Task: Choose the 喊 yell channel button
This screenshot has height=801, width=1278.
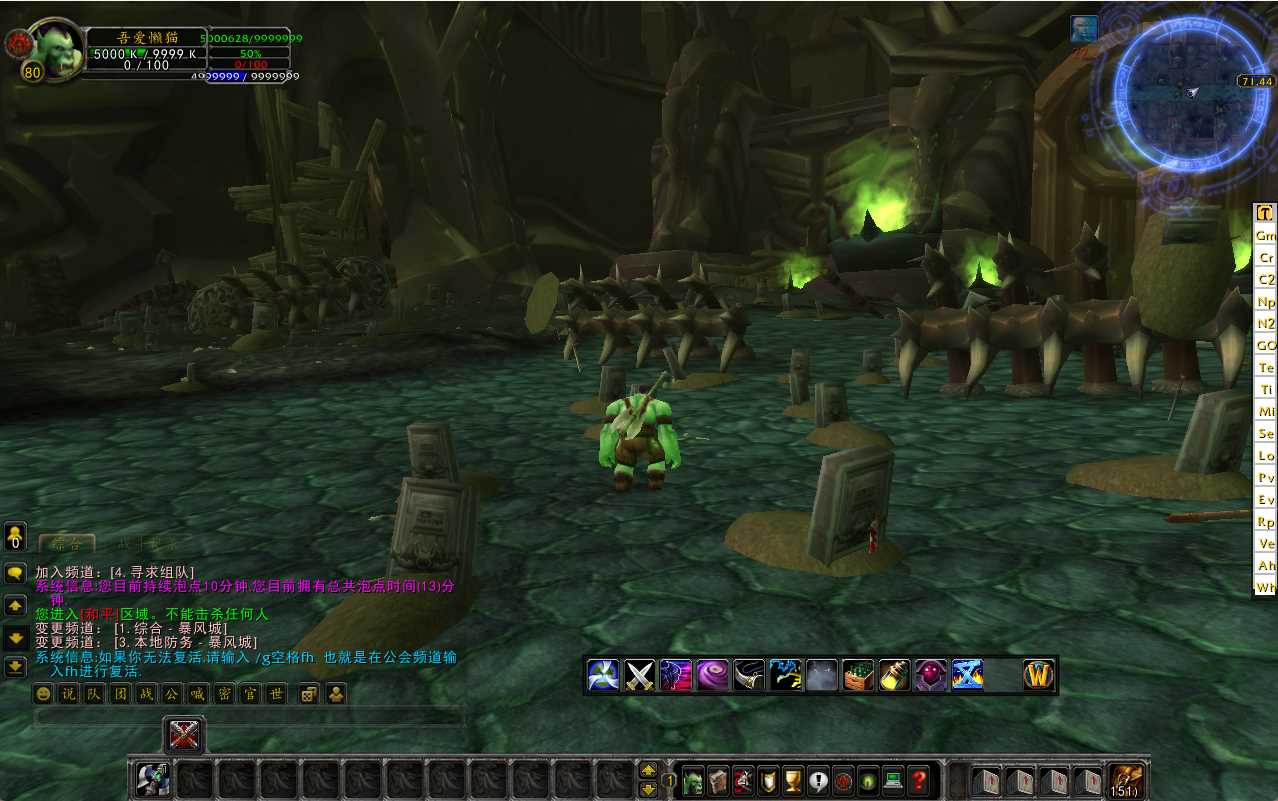Action: pyautogui.click(x=198, y=693)
